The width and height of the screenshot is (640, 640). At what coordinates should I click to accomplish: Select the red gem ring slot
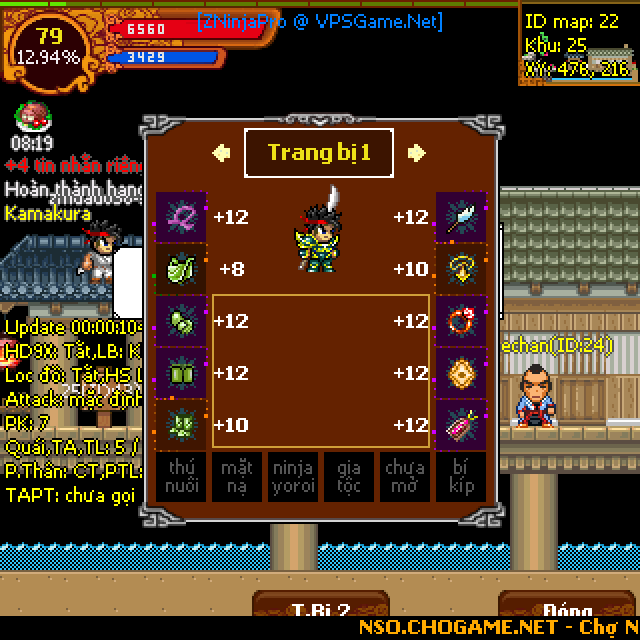pyautogui.click(x=461, y=321)
